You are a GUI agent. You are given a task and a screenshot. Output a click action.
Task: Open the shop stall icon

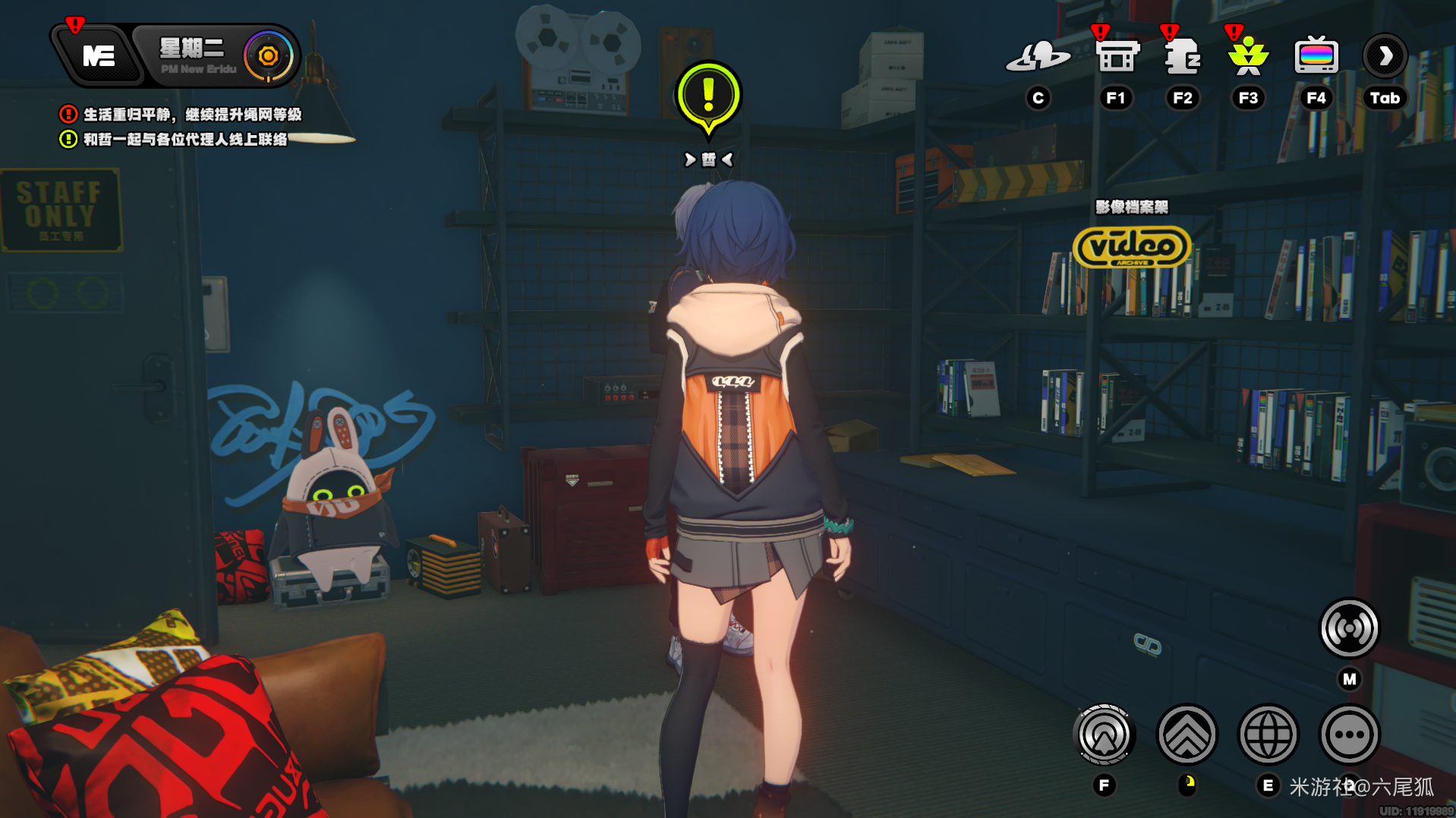pyautogui.click(x=1117, y=56)
